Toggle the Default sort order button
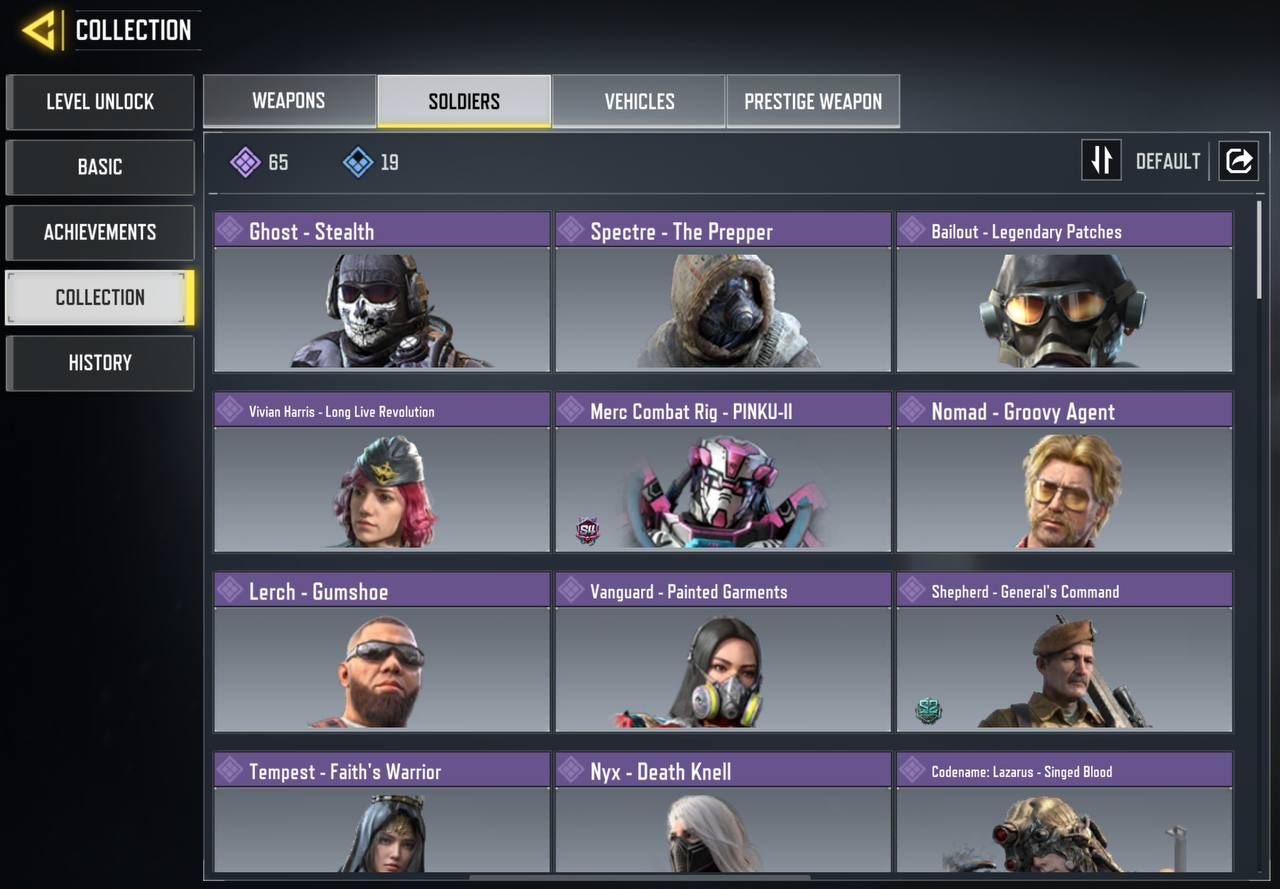The width and height of the screenshot is (1280, 889). 1101,161
